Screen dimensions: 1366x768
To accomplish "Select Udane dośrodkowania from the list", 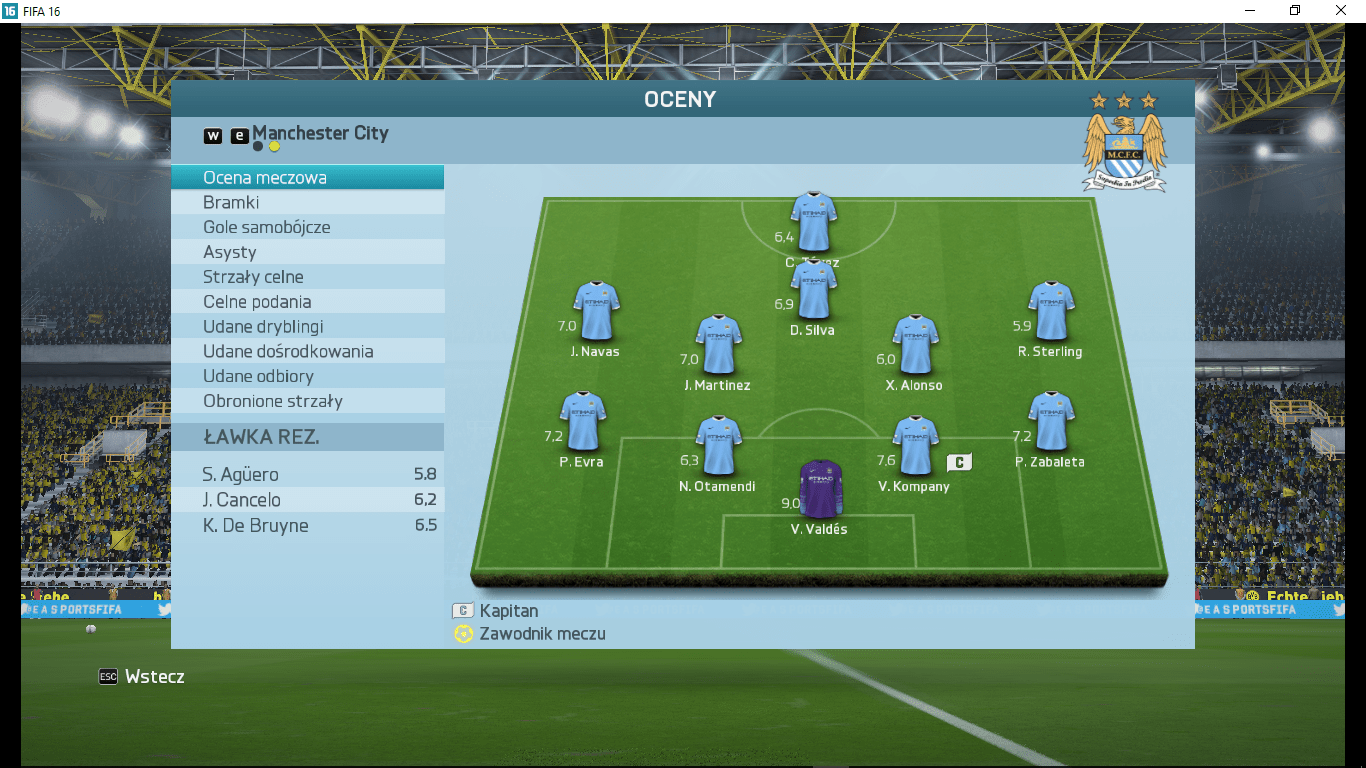I will pos(307,352).
